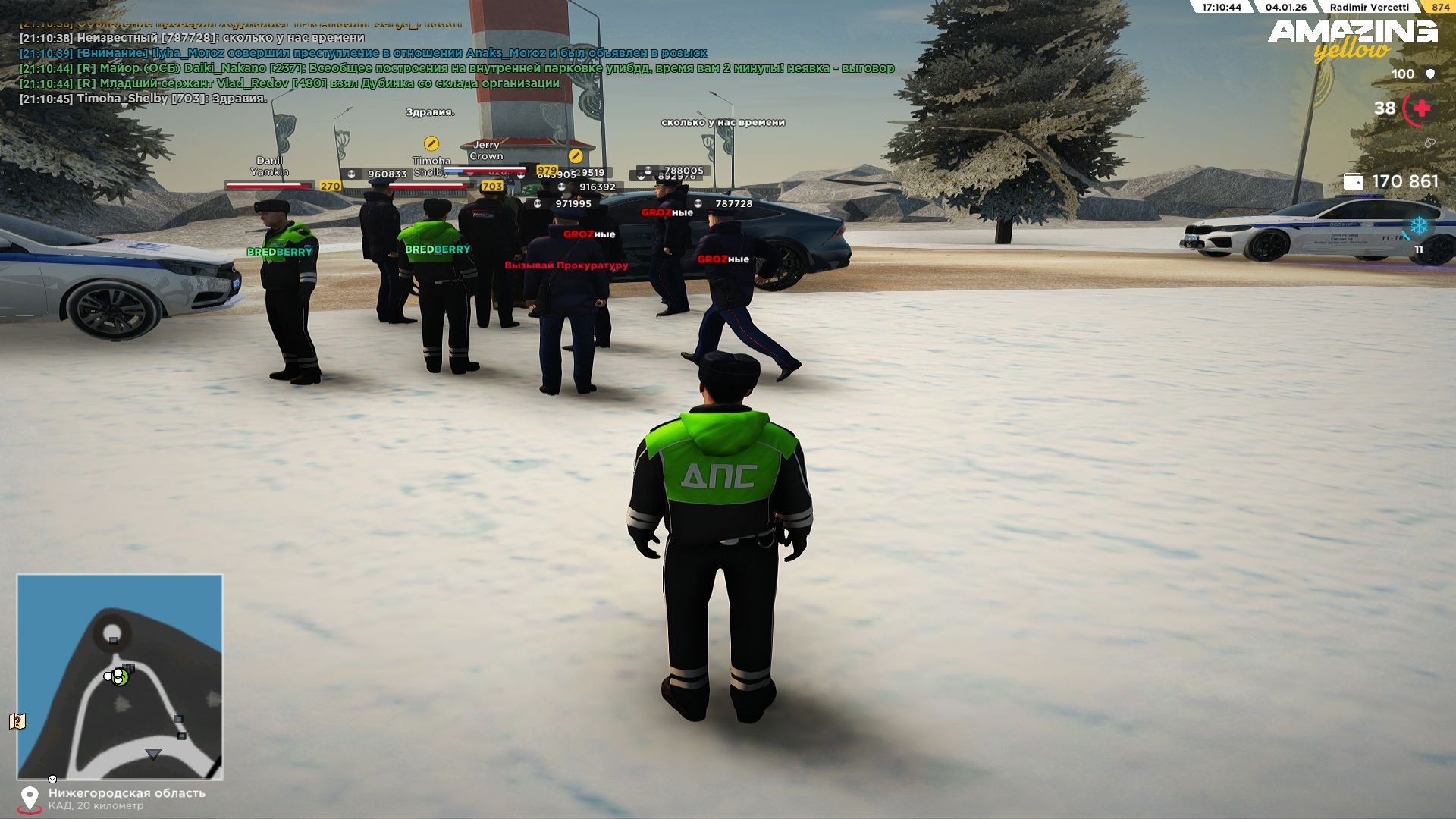Image resolution: width=1456 pixels, height=819 pixels.
Task: Click the small chevron button under the minimap
Action: [x=52, y=779]
